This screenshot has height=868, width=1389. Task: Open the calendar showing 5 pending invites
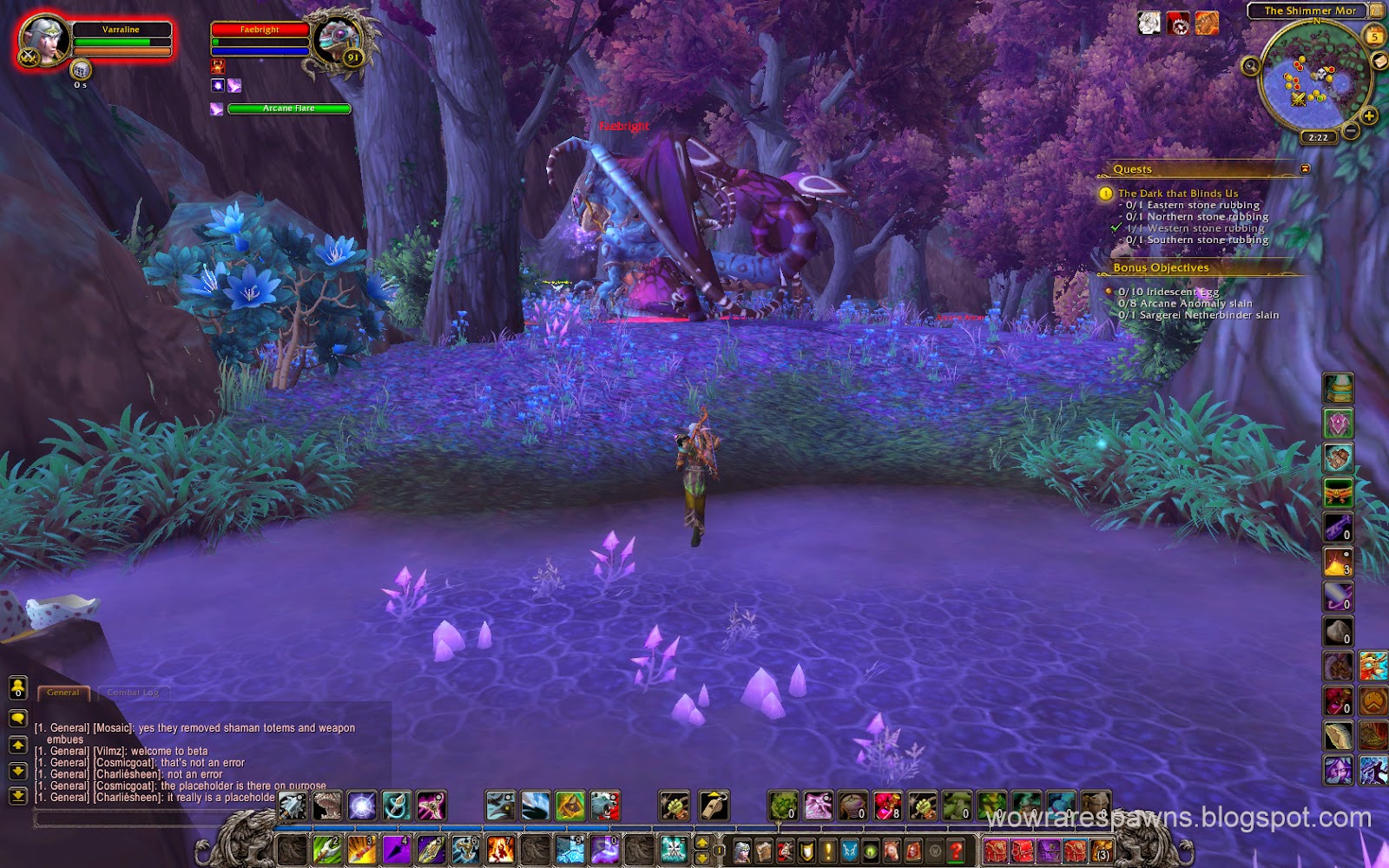click(x=1374, y=36)
